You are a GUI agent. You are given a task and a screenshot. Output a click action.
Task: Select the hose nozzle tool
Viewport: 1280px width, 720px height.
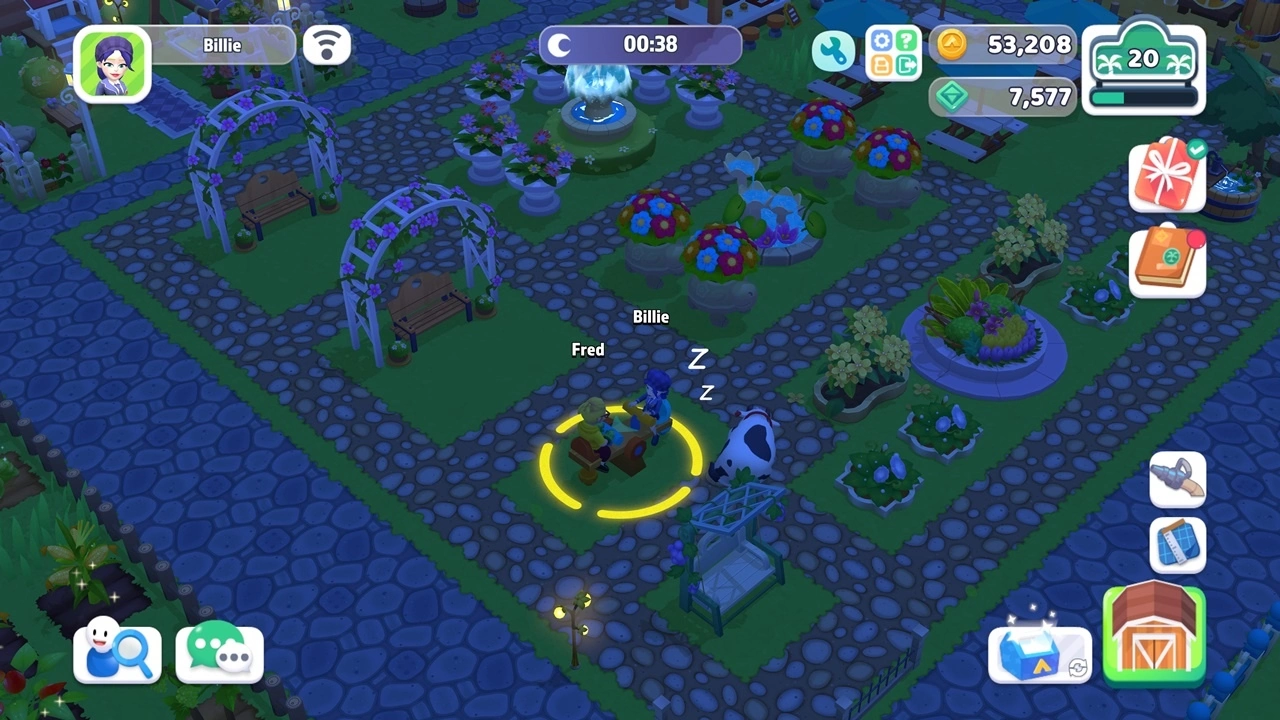click(1177, 479)
